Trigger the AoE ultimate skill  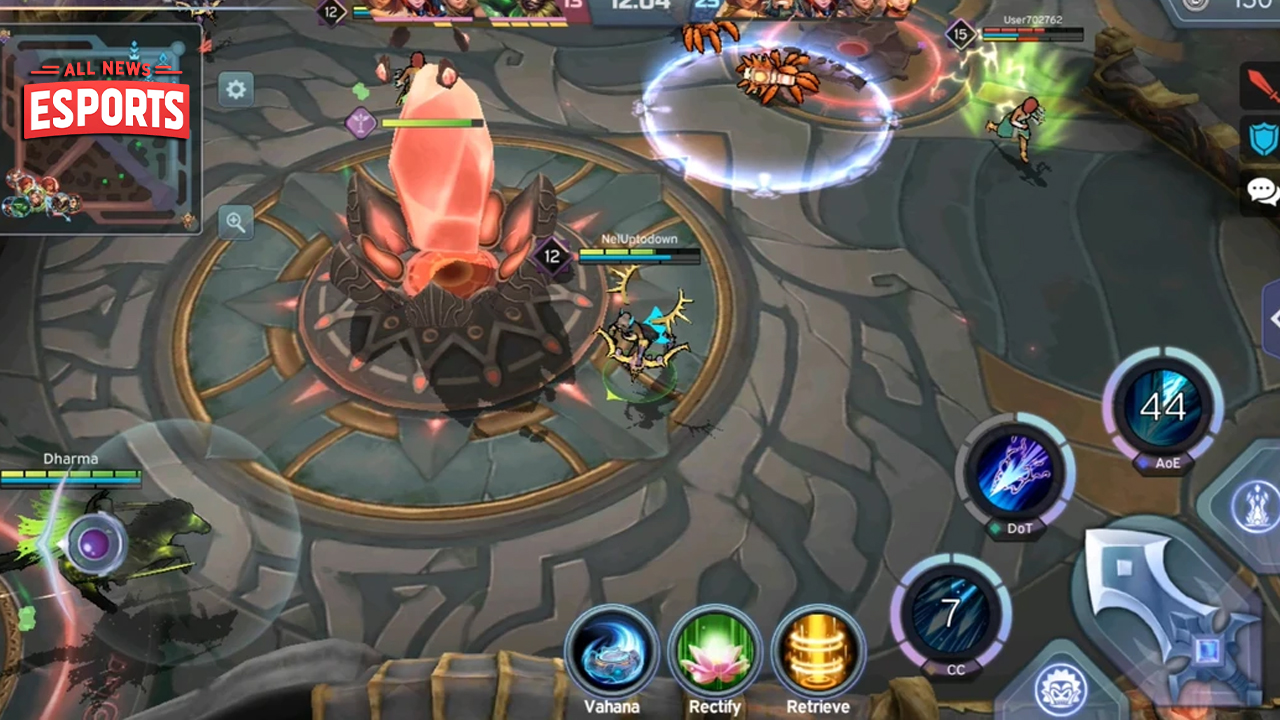[1162, 406]
